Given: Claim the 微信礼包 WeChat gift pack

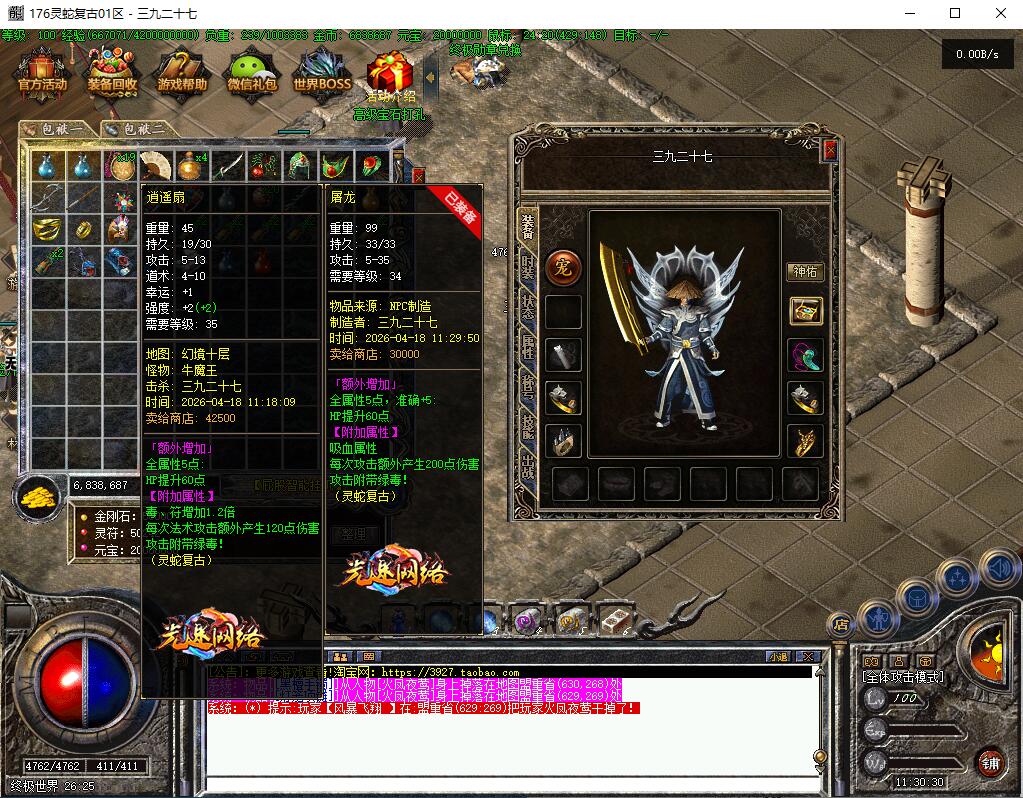Looking at the screenshot, I should pyautogui.click(x=252, y=72).
